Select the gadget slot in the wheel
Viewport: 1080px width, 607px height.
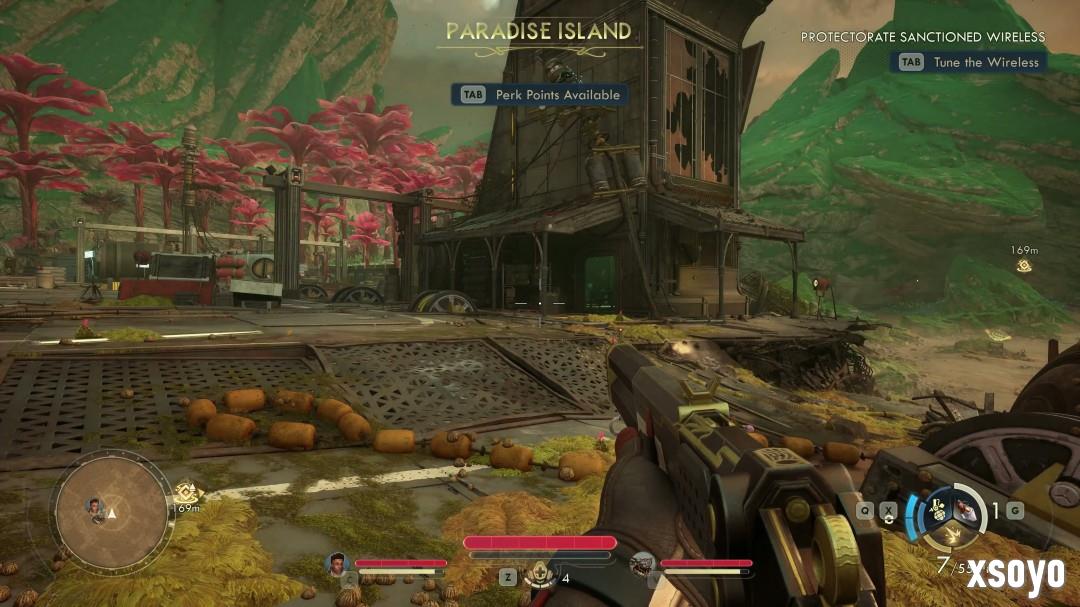(938, 509)
